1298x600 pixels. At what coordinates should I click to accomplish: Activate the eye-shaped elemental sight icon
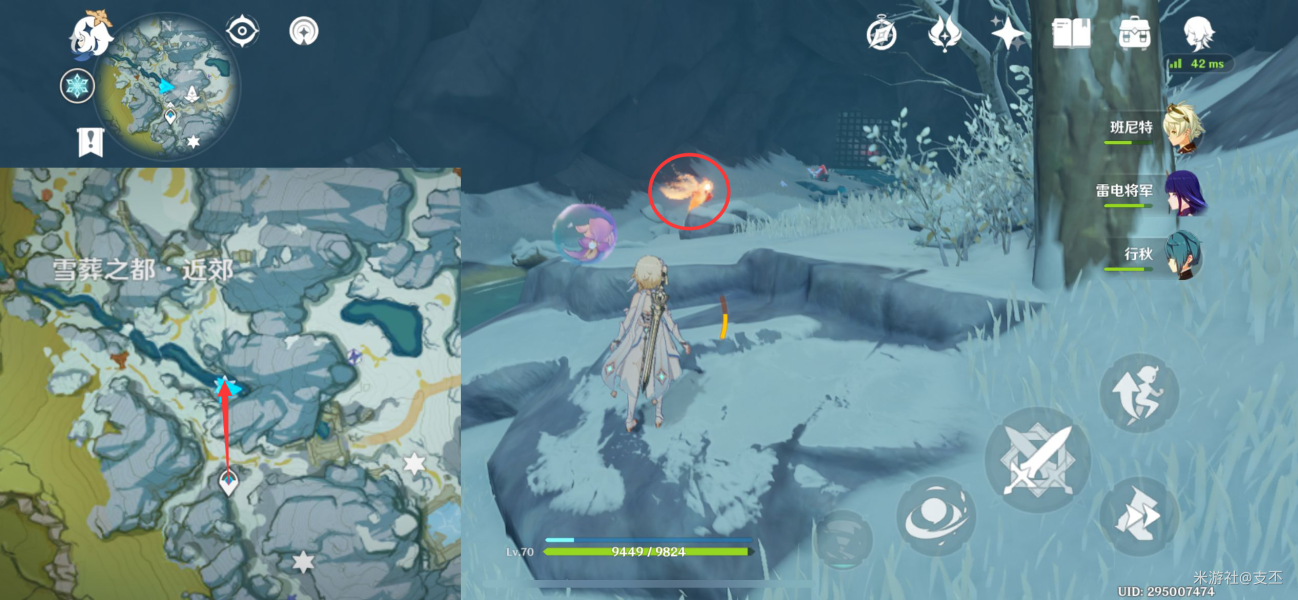[242, 31]
